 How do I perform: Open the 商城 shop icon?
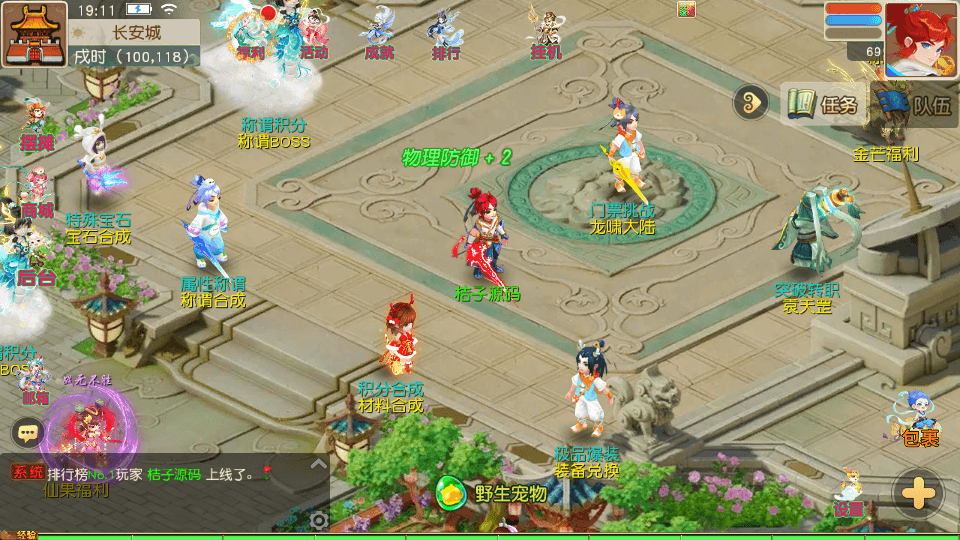[36, 194]
